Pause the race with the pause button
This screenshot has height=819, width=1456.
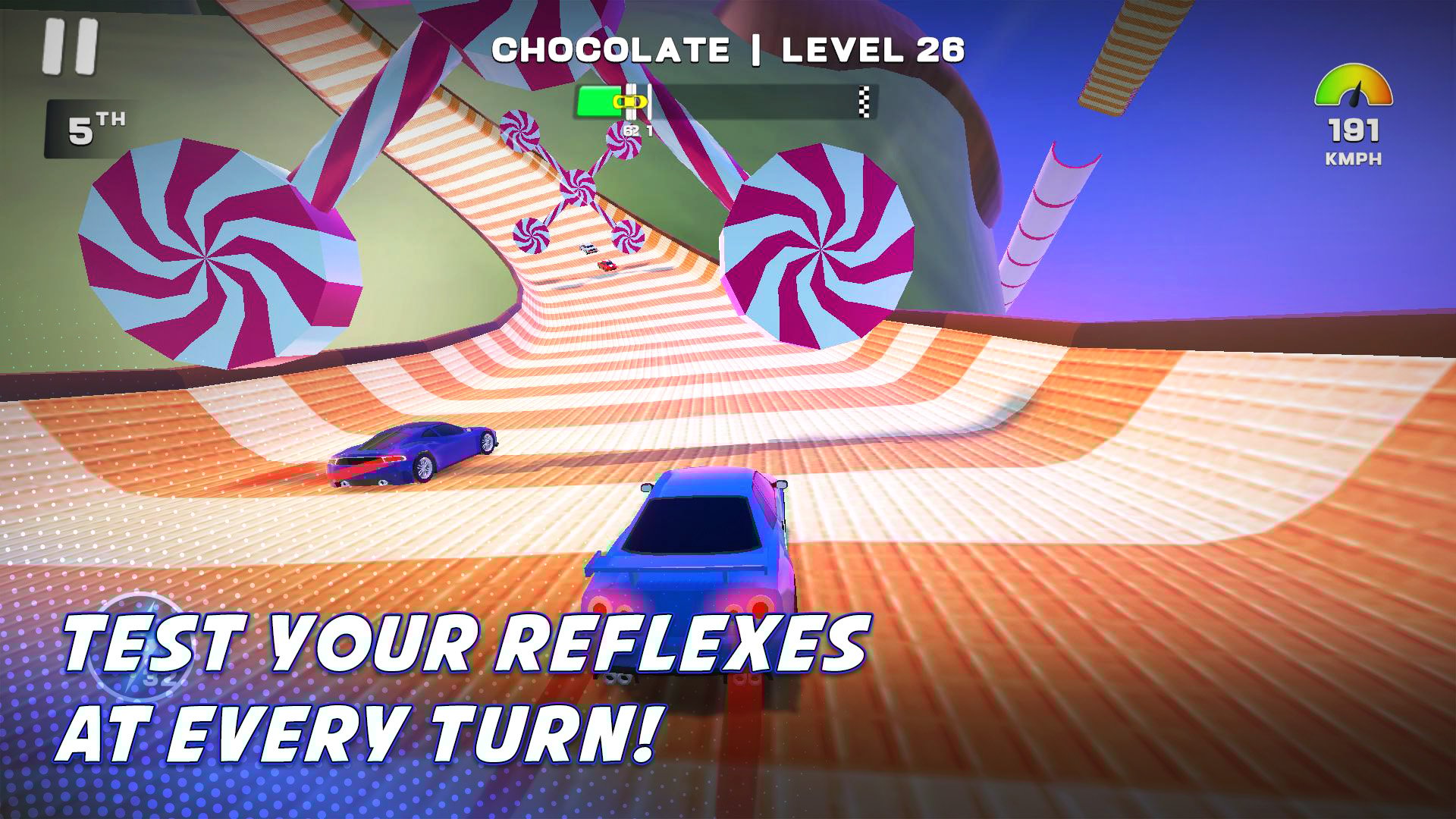(71, 47)
